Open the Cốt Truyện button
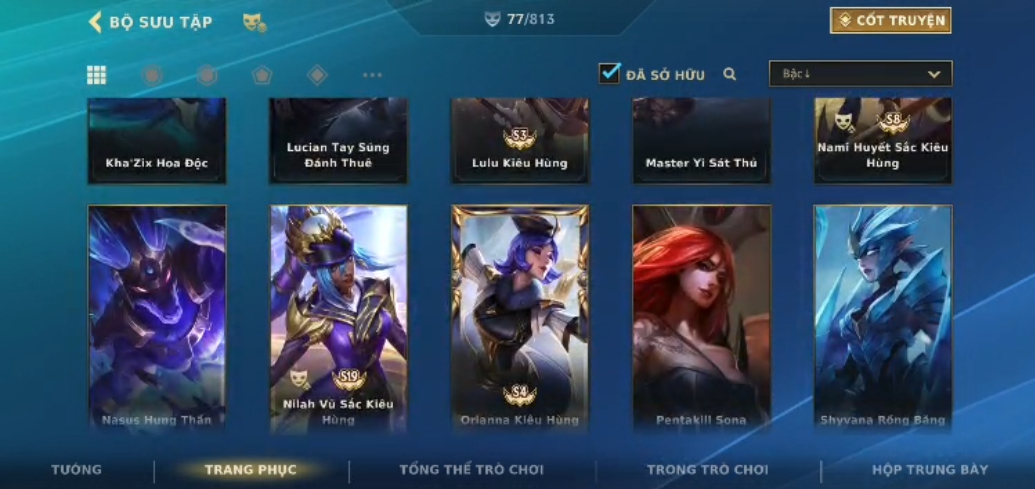 click(890, 20)
